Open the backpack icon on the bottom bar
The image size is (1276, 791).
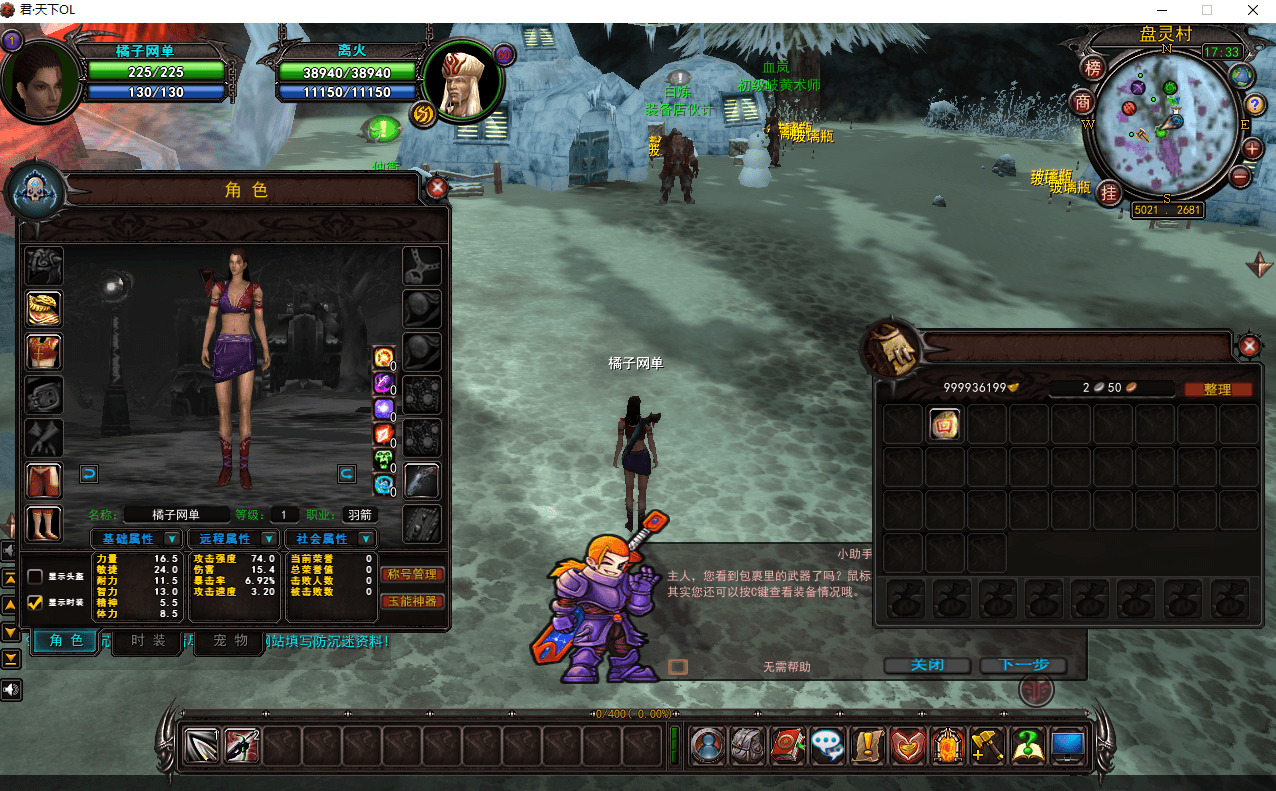pyautogui.click(x=748, y=746)
